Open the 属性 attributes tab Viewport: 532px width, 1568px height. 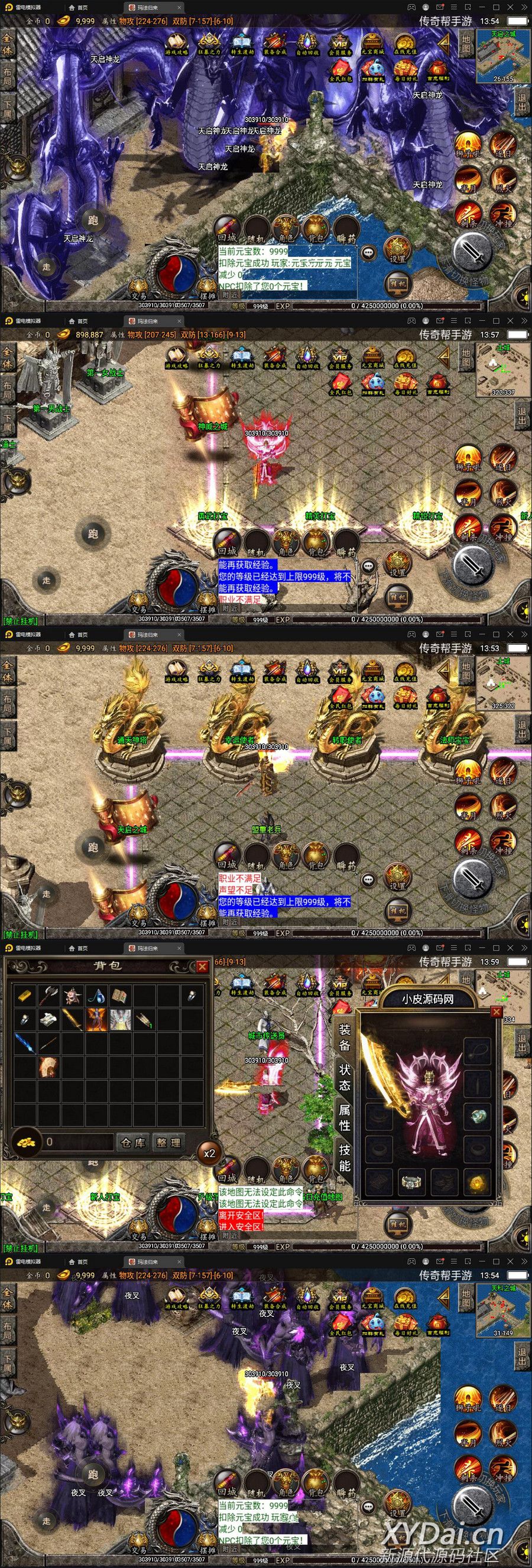pyautogui.click(x=345, y=1117)
